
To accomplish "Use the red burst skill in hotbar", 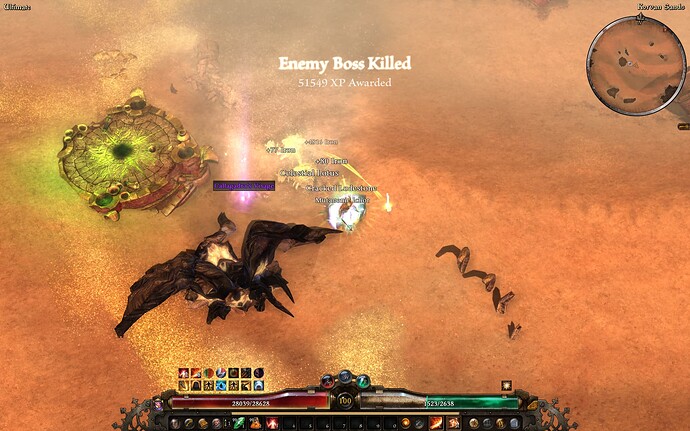I will point(272,423).
